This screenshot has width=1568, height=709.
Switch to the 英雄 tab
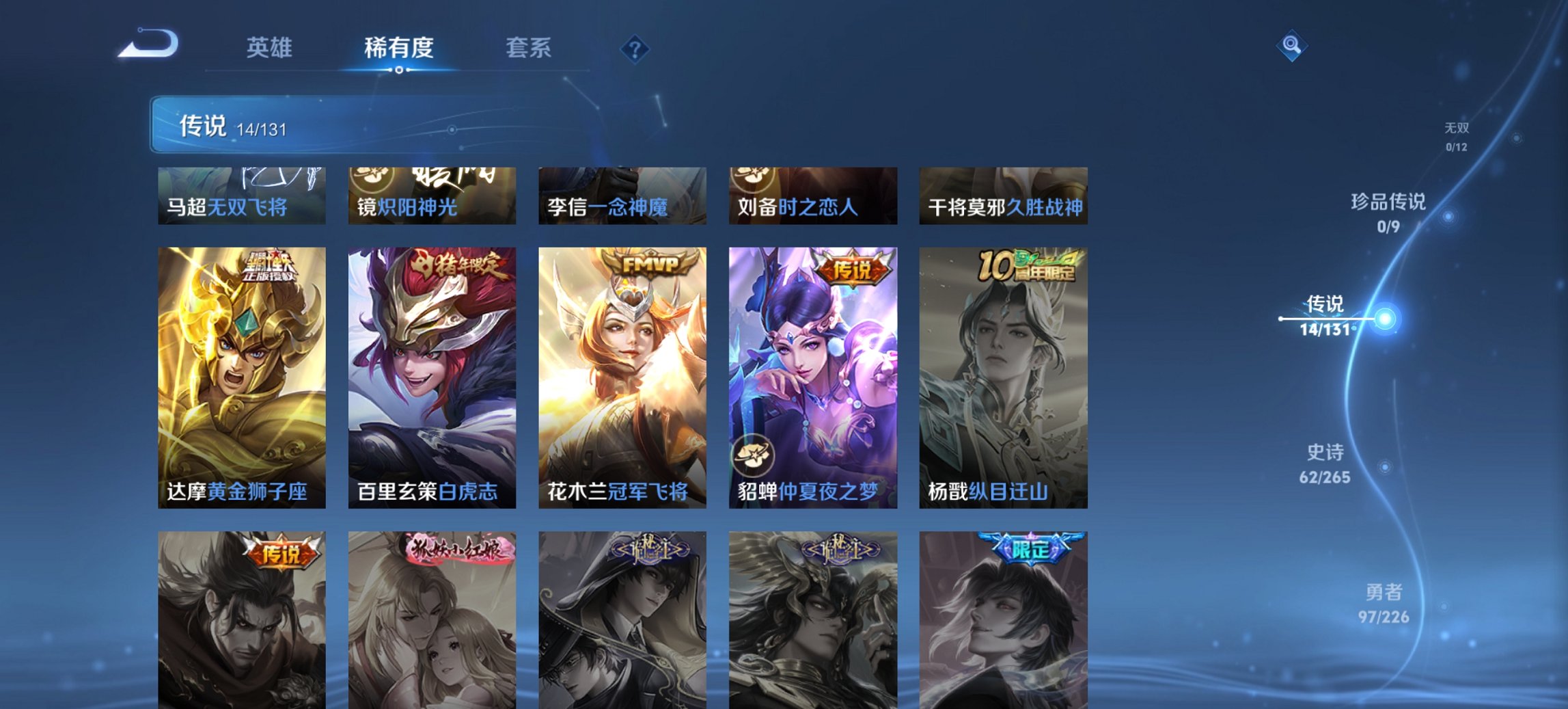(271, 48)
